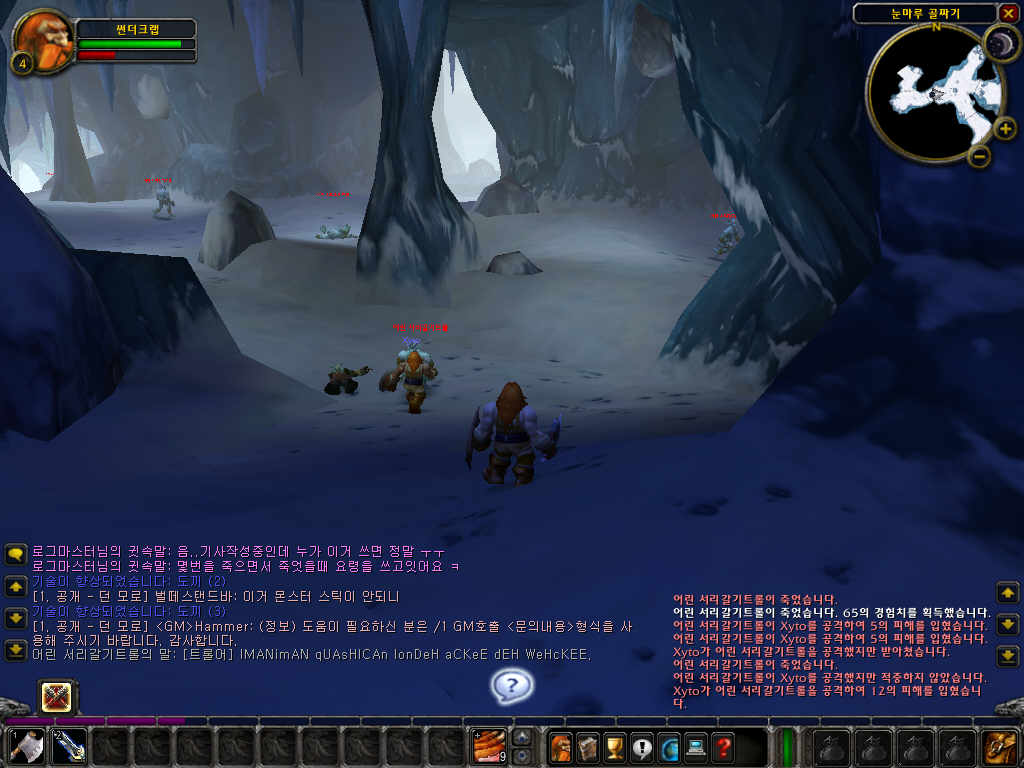Open the chat speech bubble menu button
This screenshot has width=1024, height=768.
click(x=16, y=554)
